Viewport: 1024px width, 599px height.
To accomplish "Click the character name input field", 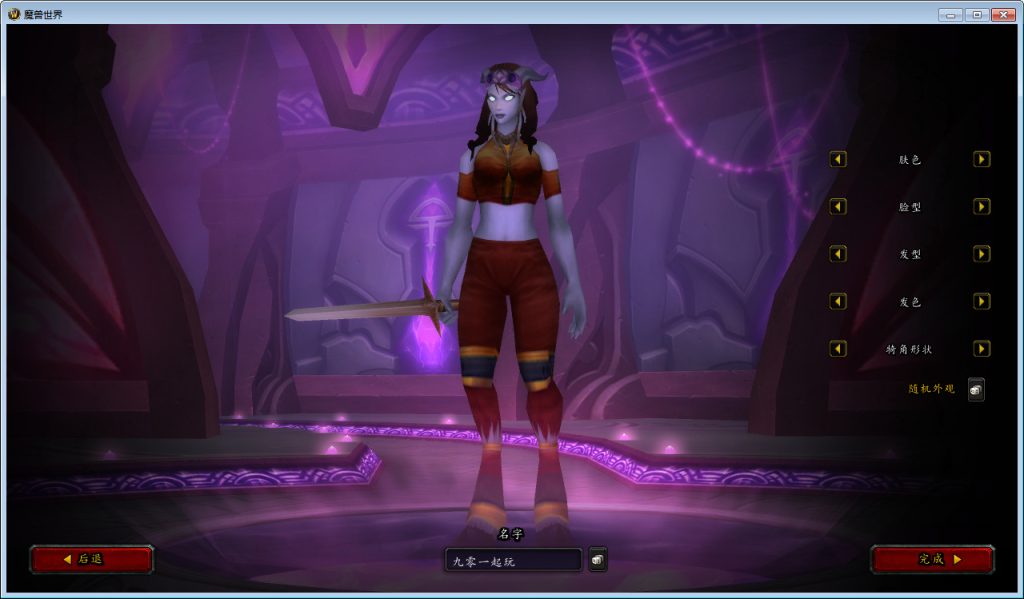I will pyautogui.click(x=513, y=561).
